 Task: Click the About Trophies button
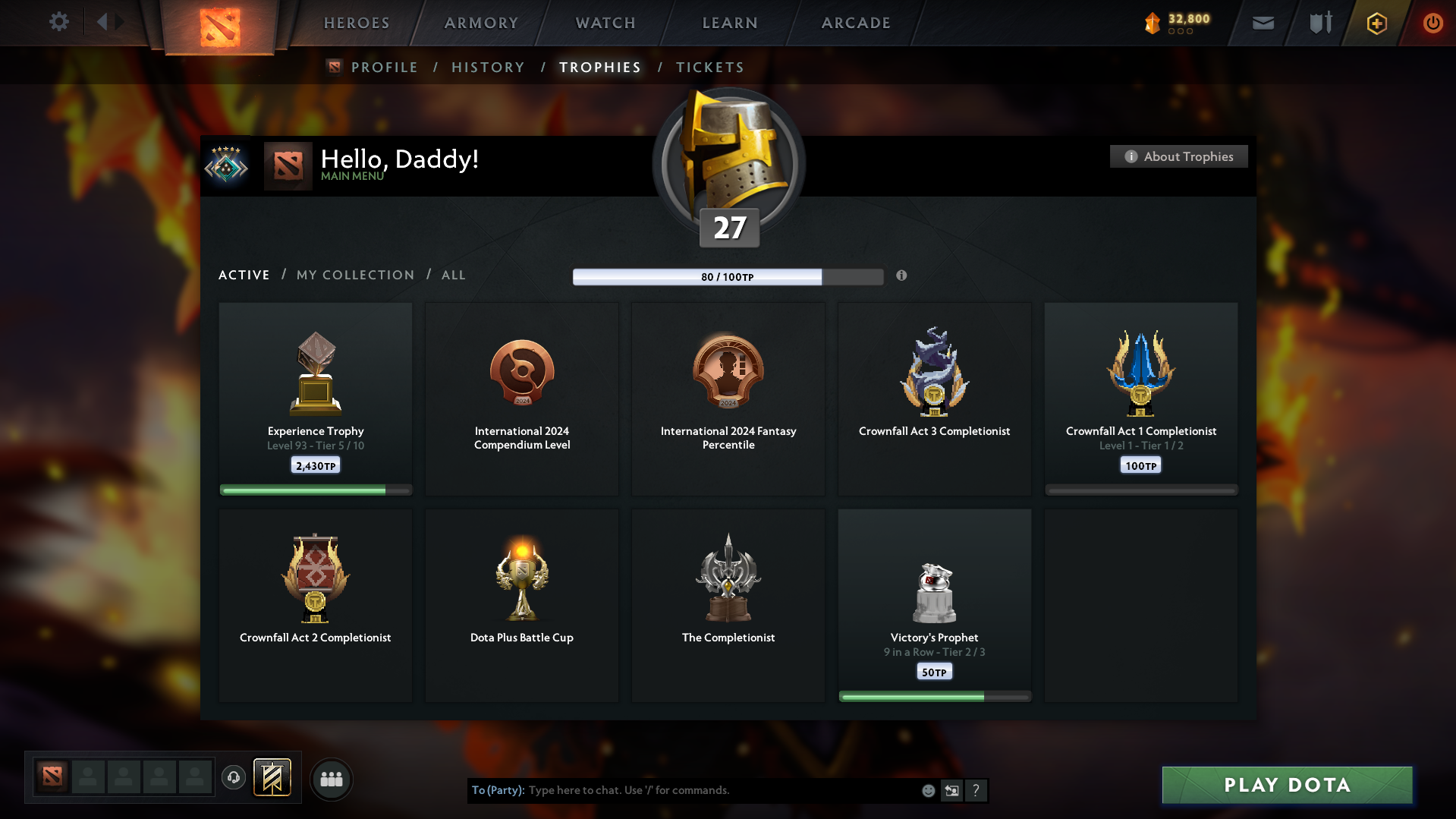1178,156
